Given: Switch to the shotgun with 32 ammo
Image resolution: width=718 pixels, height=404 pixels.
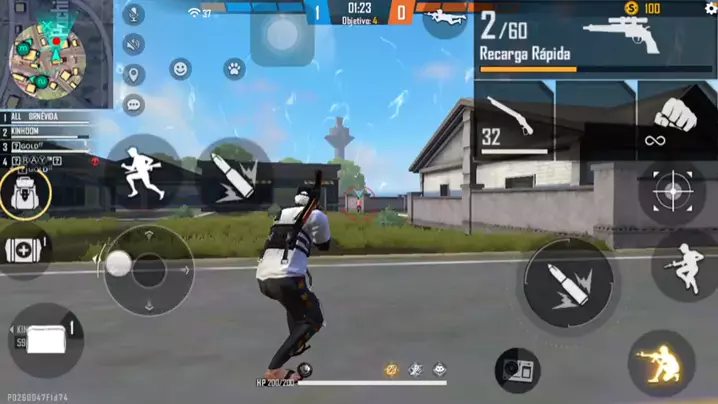Looking at the screenshot, I should point(514,121).
